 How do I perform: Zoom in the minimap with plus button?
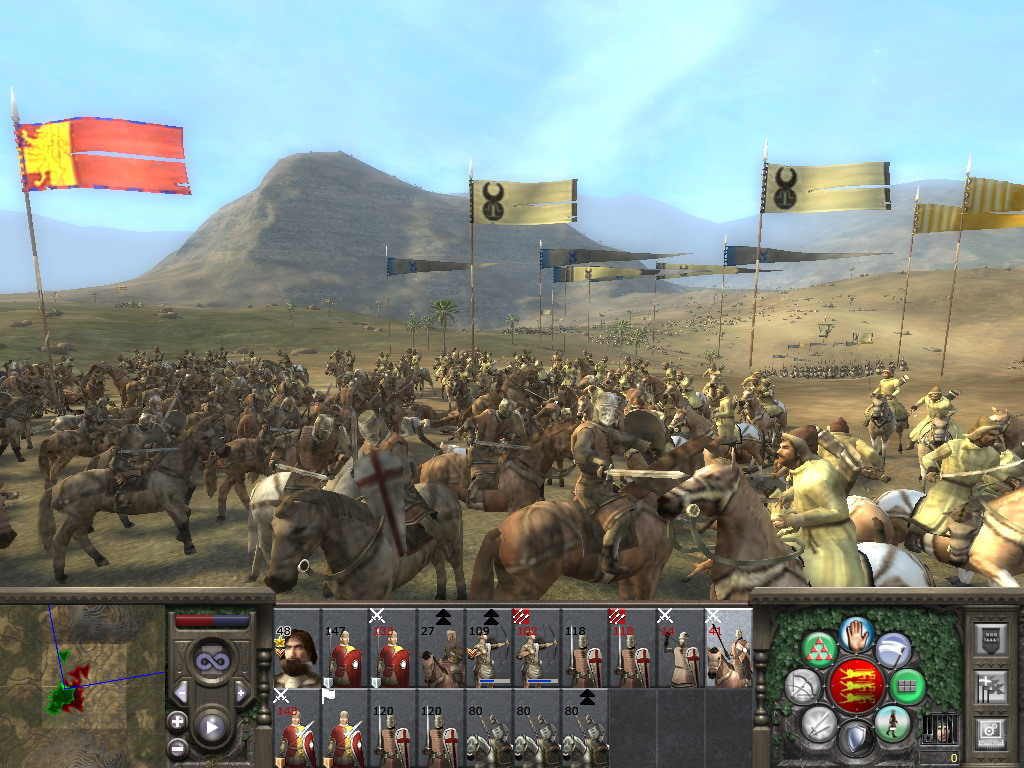(178, 721)
